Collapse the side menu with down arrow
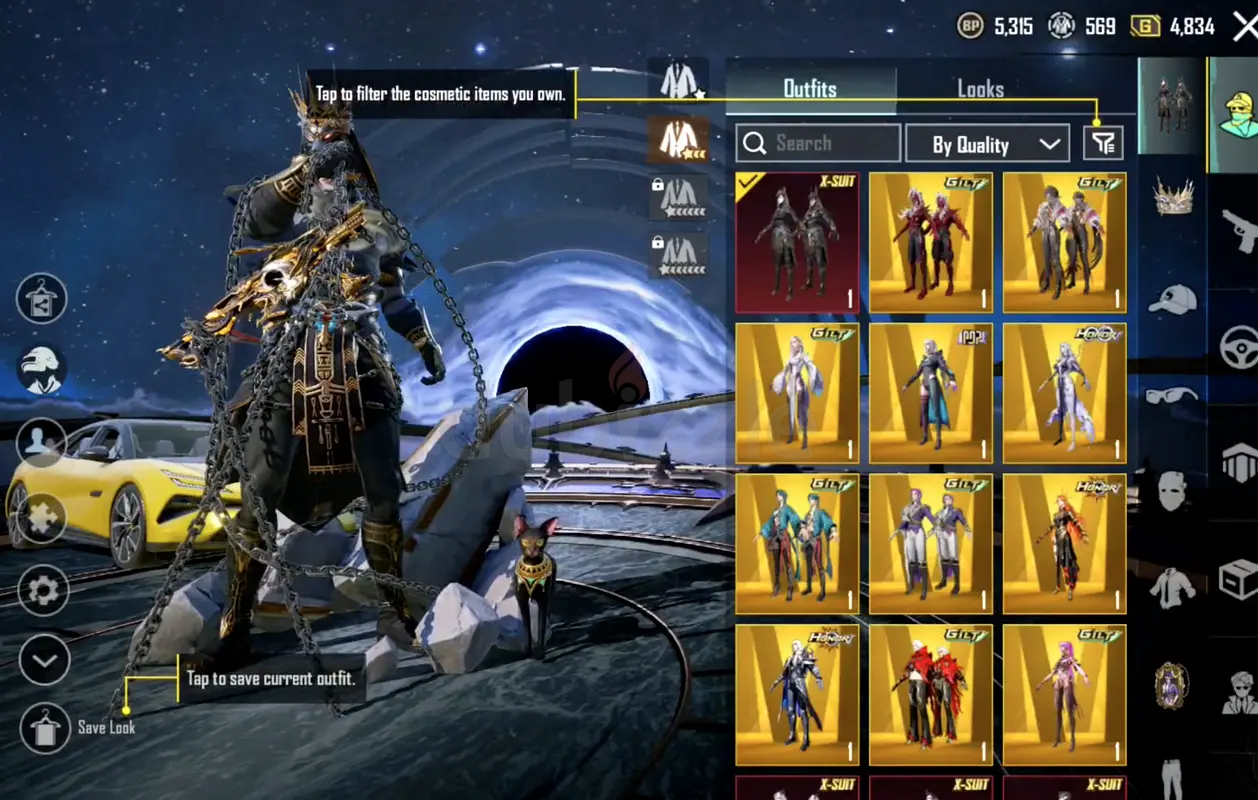This screenshot has width=1258, height=800. (x=44, y=660)
